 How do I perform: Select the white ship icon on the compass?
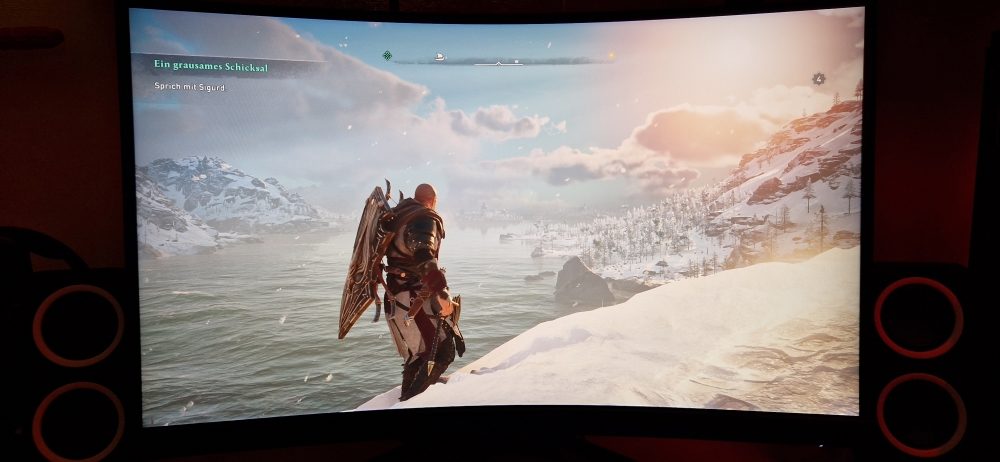pyautogui.click(x=439, y=56)
